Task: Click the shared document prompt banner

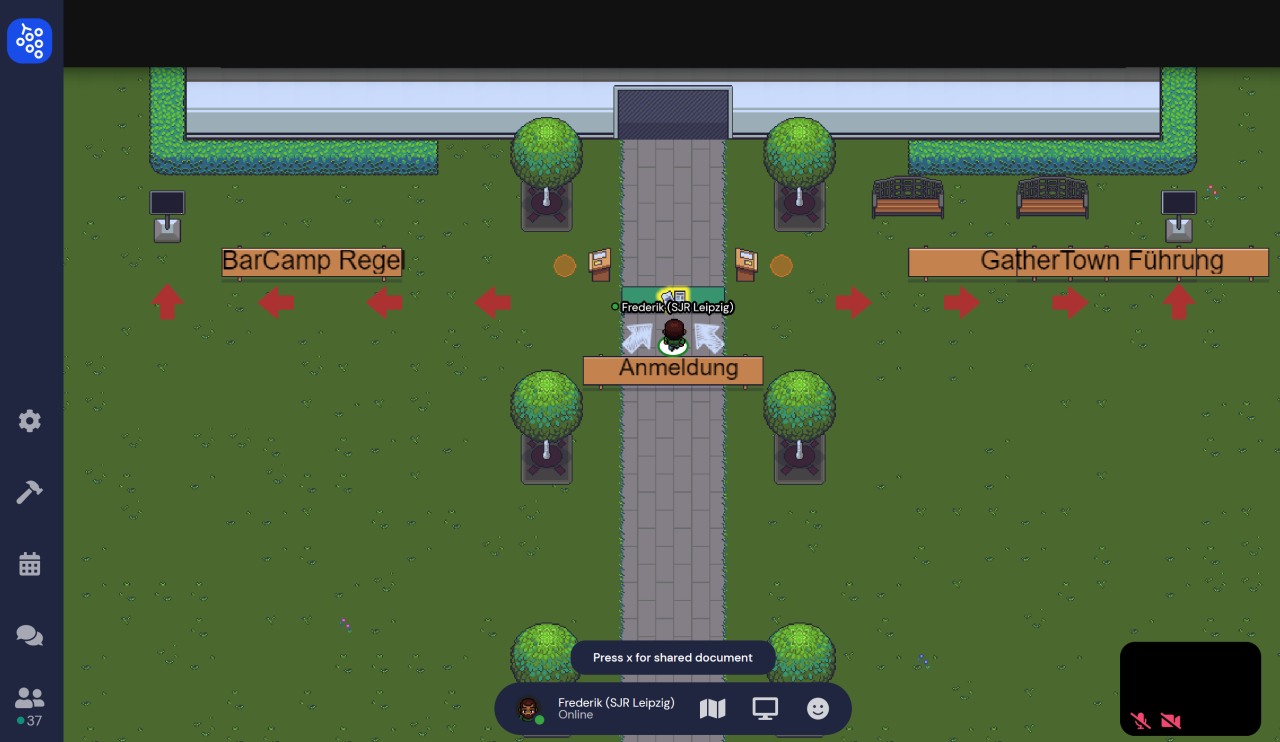Action: coord(672,657)
